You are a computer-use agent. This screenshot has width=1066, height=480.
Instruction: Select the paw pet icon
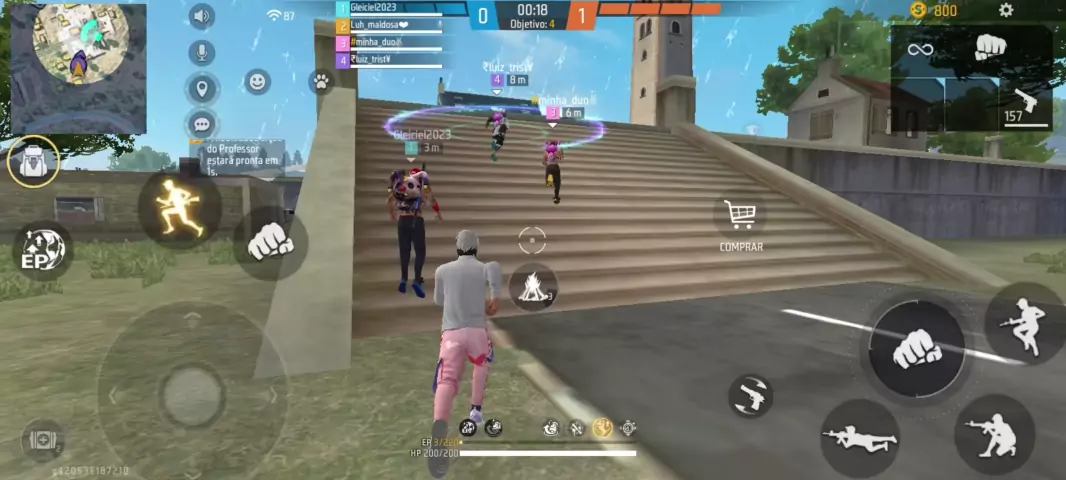[x=321, y=82]
